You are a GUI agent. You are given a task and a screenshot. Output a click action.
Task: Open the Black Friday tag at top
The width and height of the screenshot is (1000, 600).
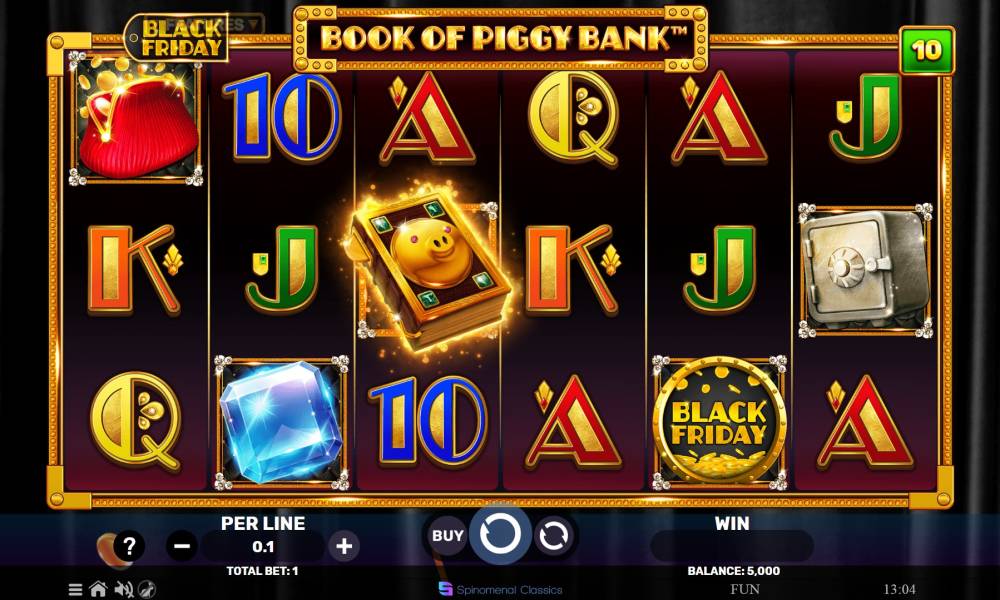[x=176, y=38]
